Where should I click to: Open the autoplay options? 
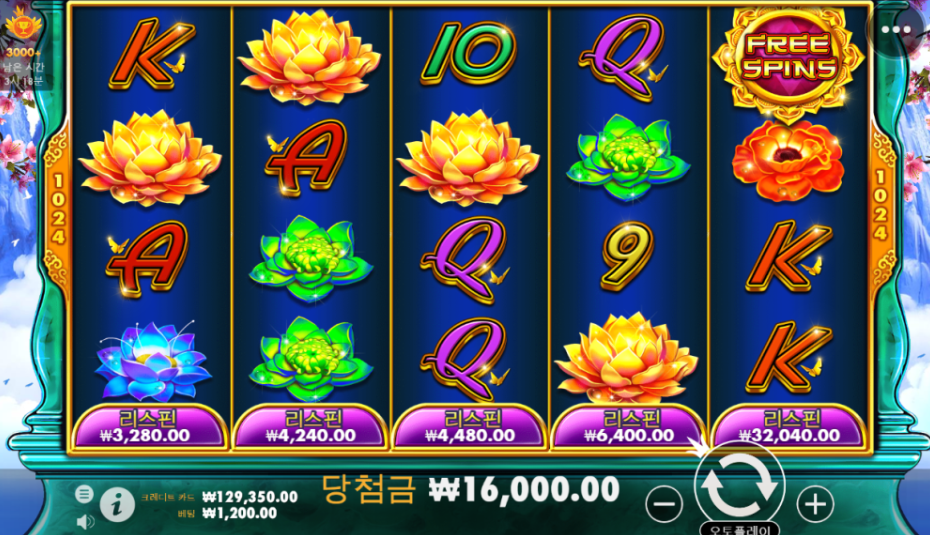tap(739, 528)
